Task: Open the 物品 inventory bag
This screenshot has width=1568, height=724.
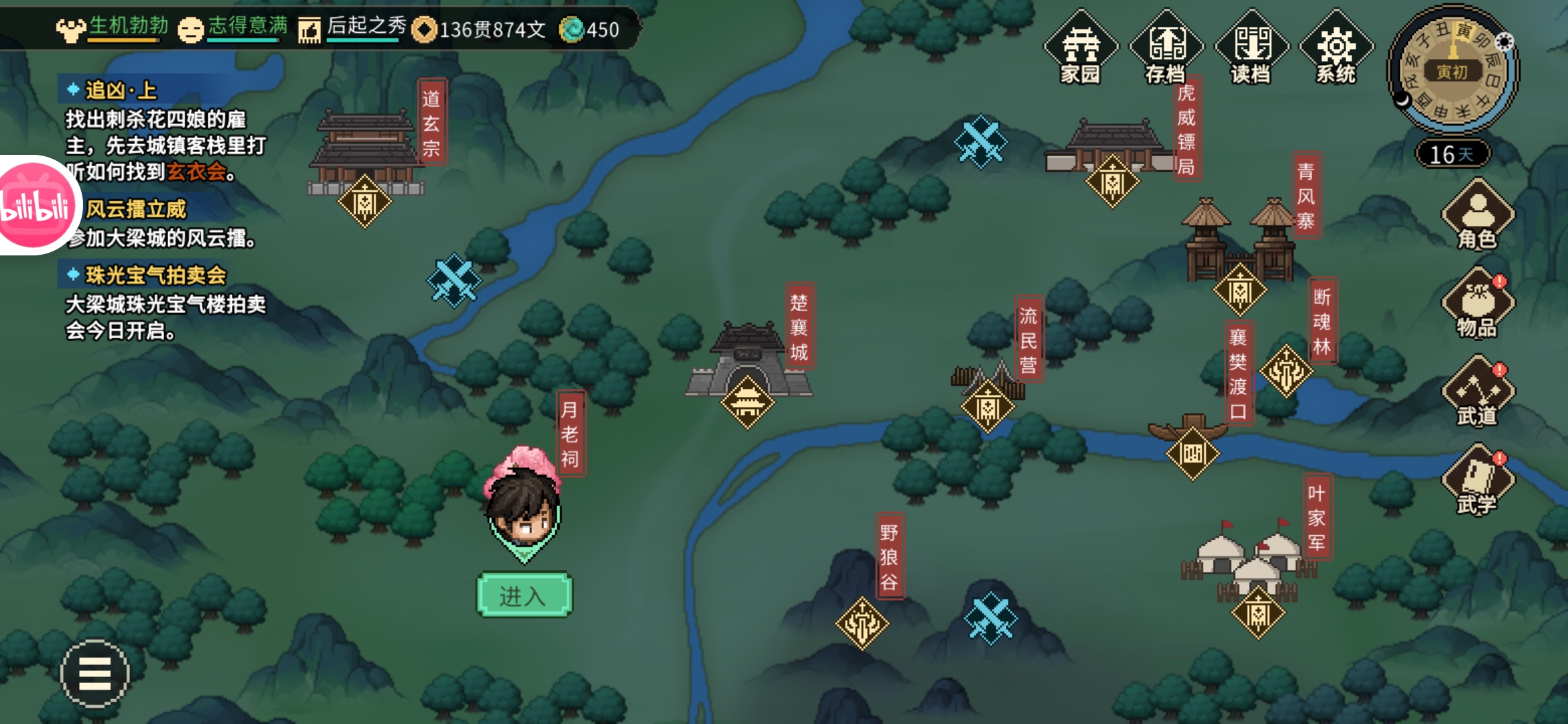Action: pyautogui.click(x=1478, y=304)
